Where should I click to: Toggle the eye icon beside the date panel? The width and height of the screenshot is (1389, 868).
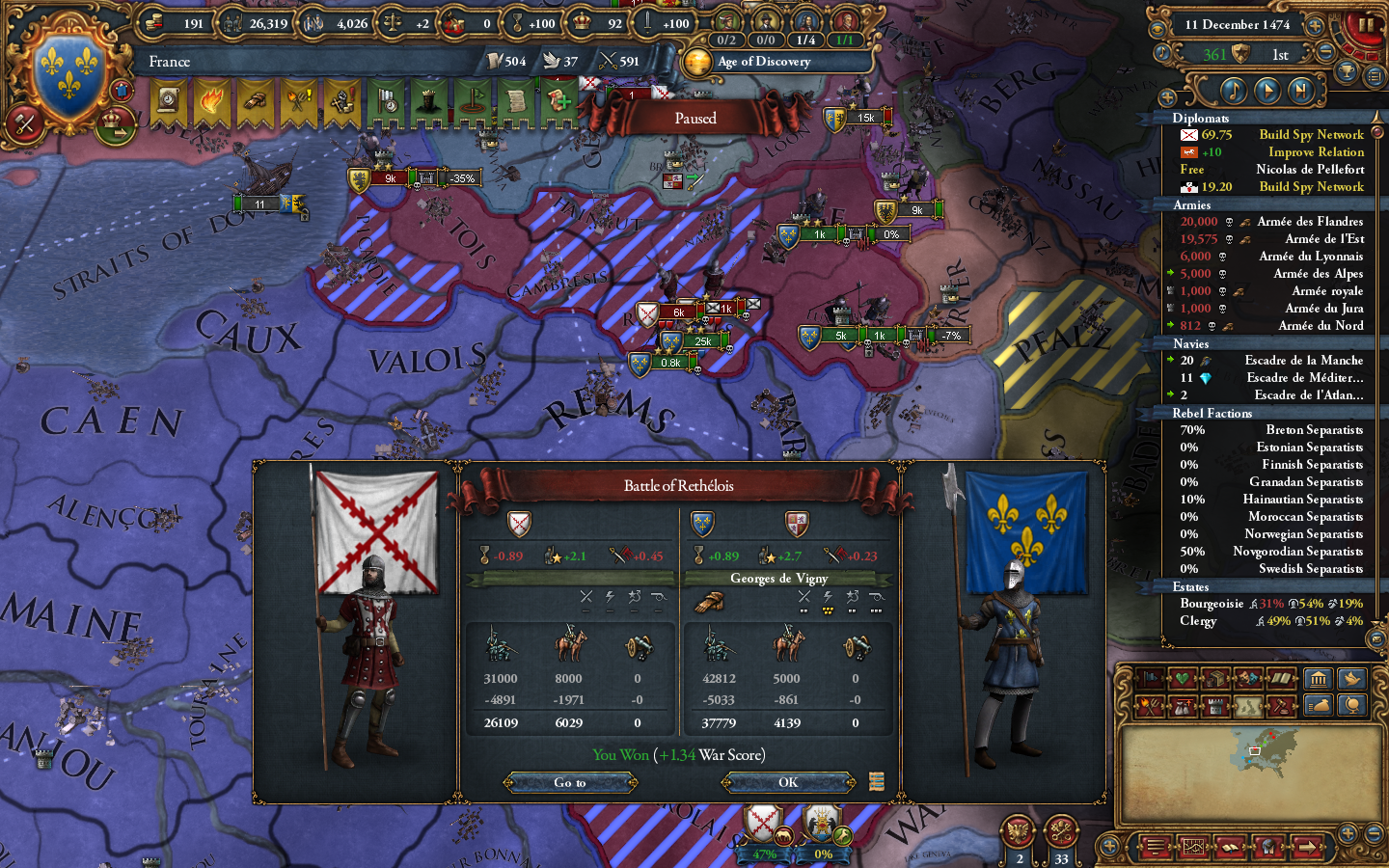point(1159,28)
